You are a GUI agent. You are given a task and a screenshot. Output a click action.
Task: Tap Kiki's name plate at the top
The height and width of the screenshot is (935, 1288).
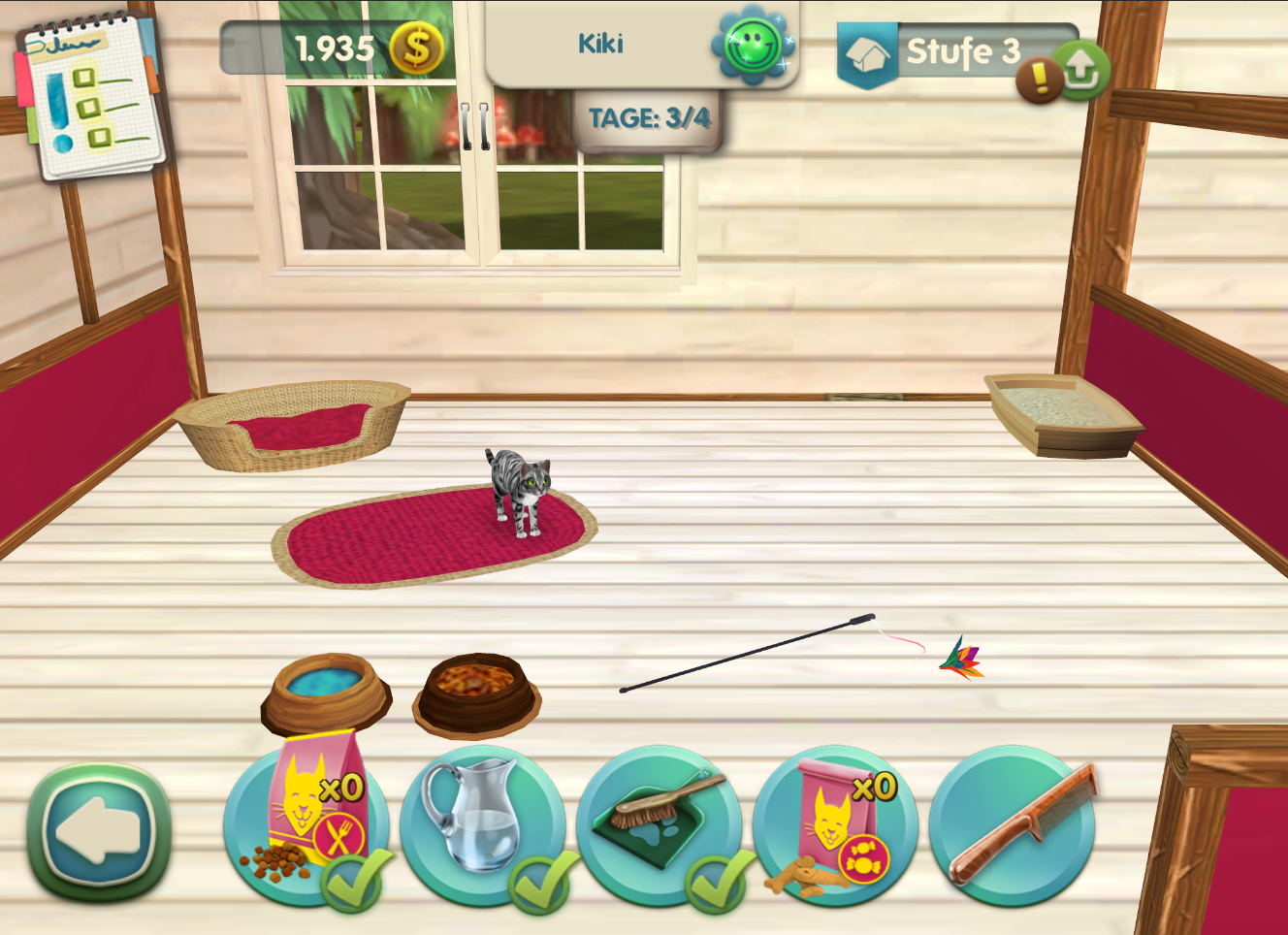pyautogui.click(x=603, y=44)
